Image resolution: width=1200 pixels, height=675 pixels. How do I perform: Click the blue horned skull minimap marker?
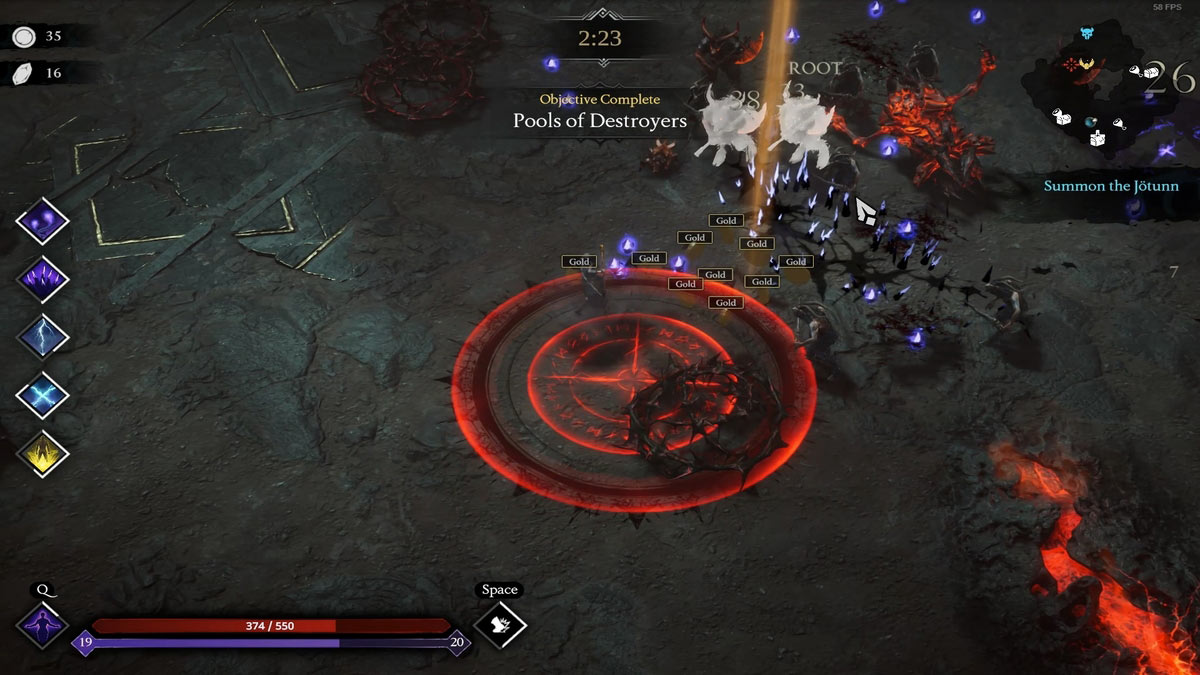click(x=1087, y=35)
